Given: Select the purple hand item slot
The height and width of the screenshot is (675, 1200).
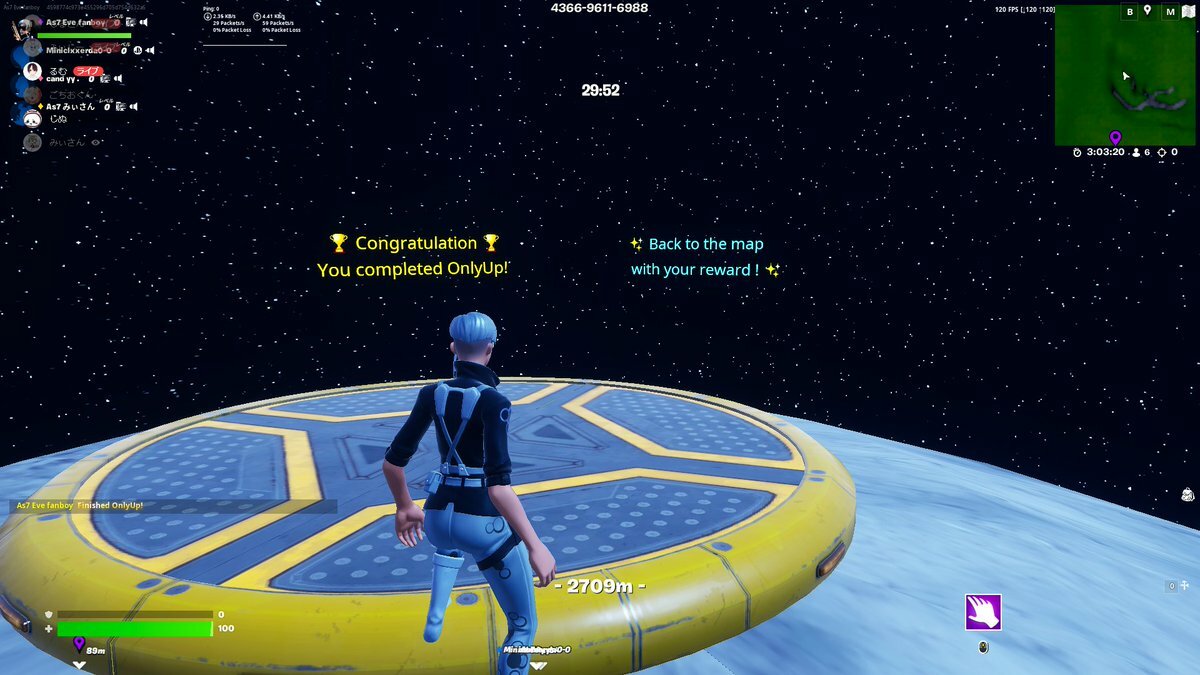Looking at the screenshot, I should [983, 612].
